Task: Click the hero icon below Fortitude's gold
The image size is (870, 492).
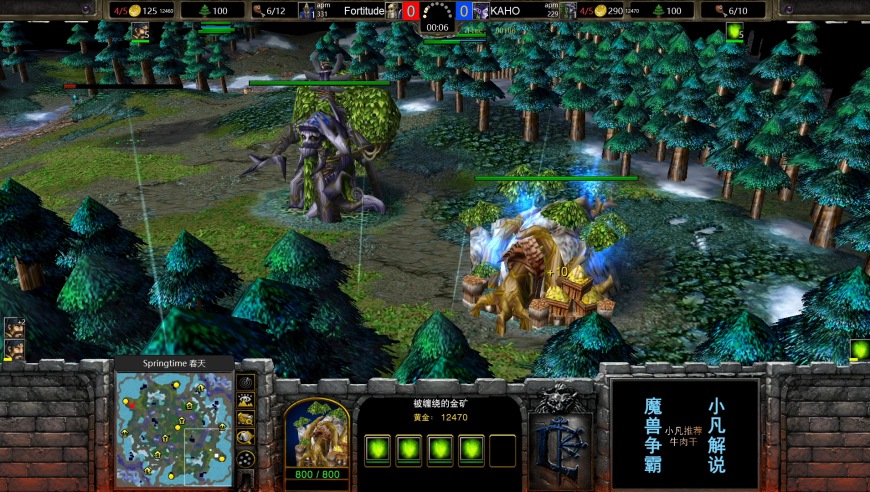Action: click(140, 31)
